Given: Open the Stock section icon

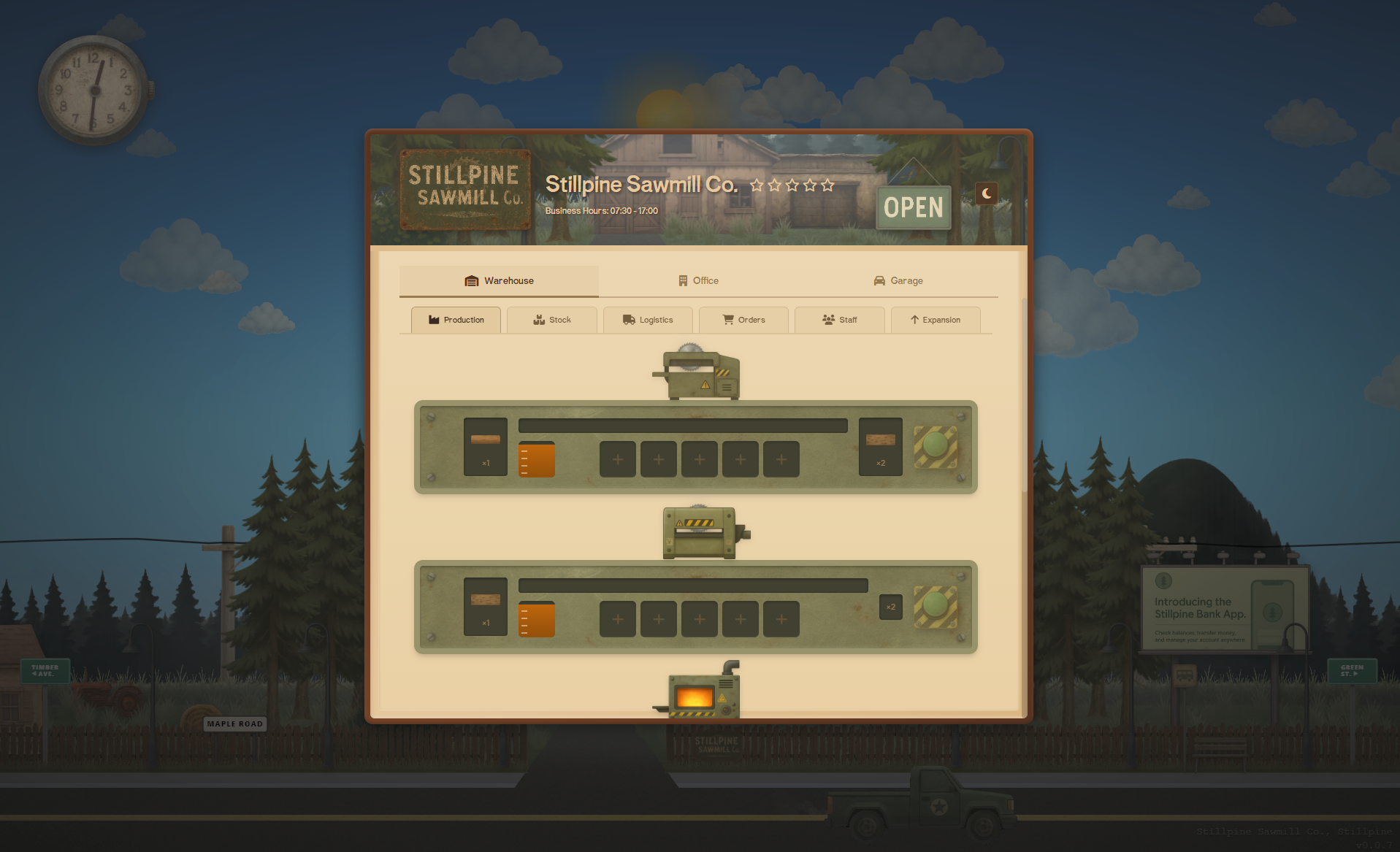Looking at the screenshot, I should (x=538, y=320).
